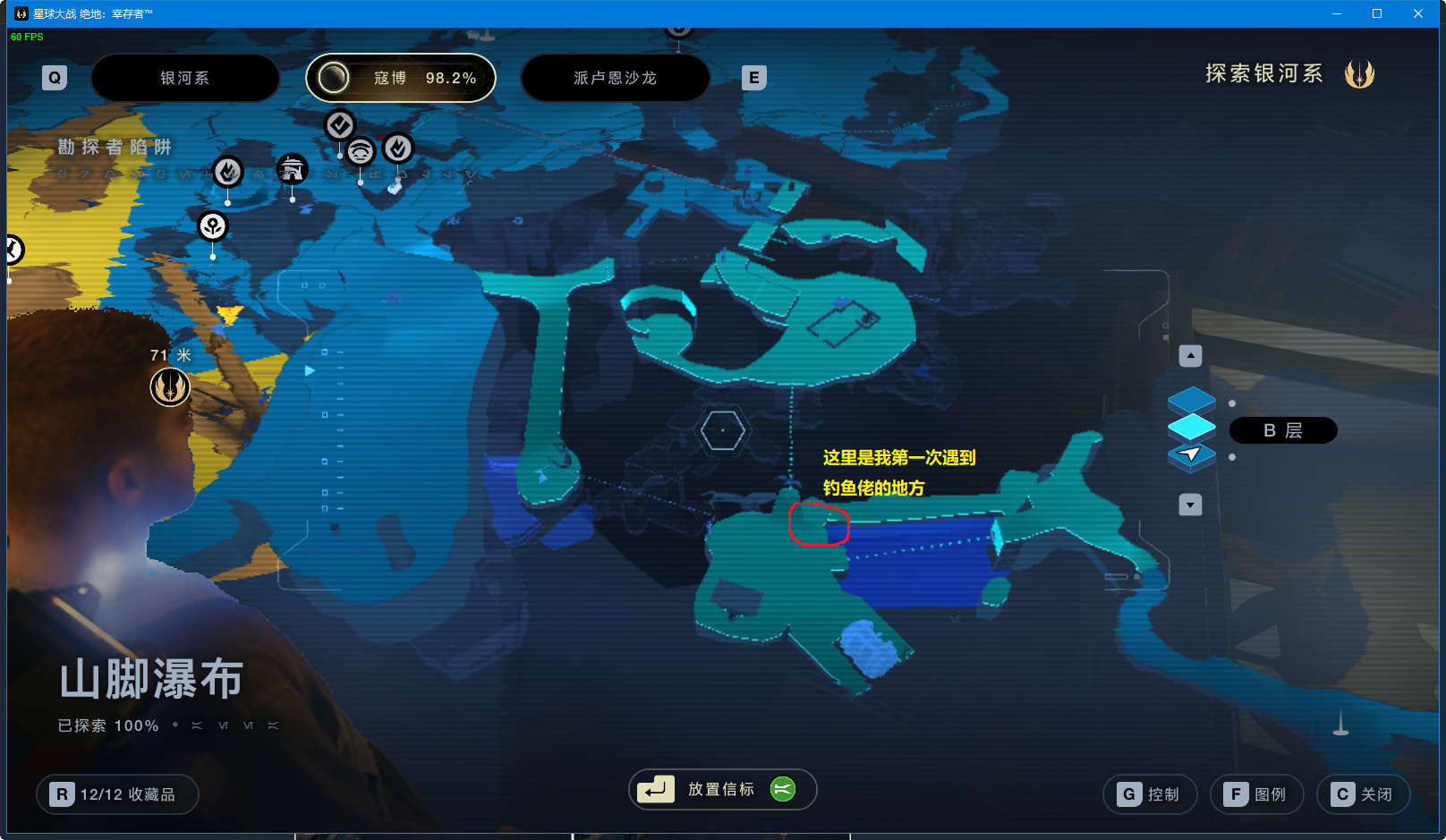
Task: Select the Jedi player position marker showing 71米
Action: tap(170, 387)
